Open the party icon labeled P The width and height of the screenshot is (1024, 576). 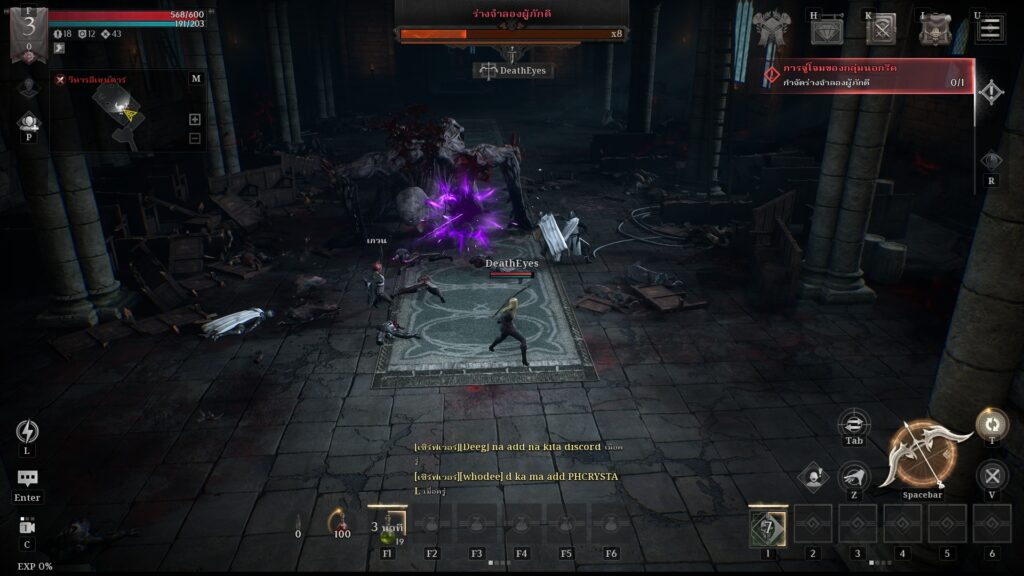coord(28,122)
